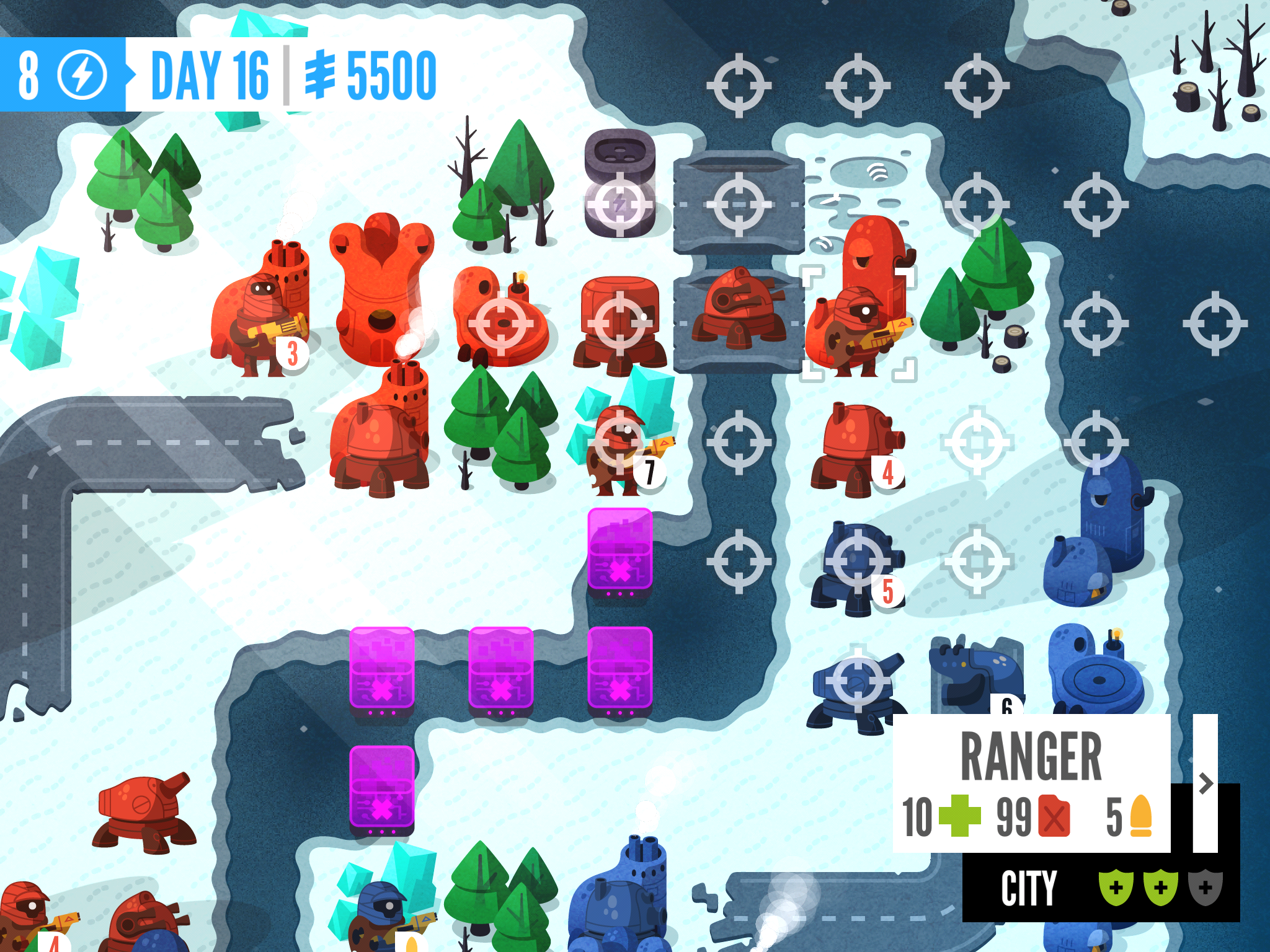Target the blue artillery cannon crosshair

pyautogui.click(x=858, y=681)
